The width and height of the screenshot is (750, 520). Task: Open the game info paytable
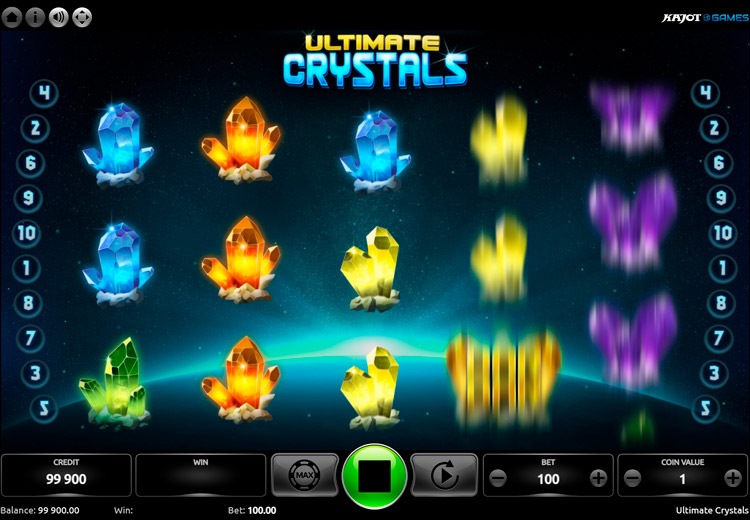(36, 16)
